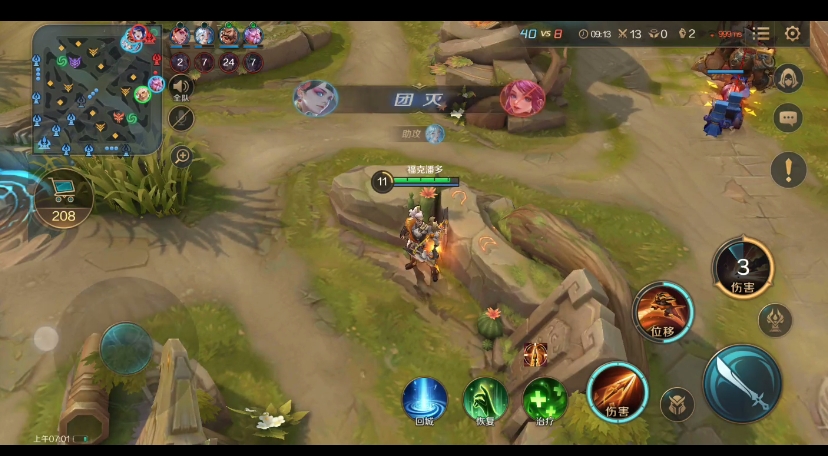Use the 恢复 restore ability
Viewport: 828px width, 456px height.
[x=485, y=399]
